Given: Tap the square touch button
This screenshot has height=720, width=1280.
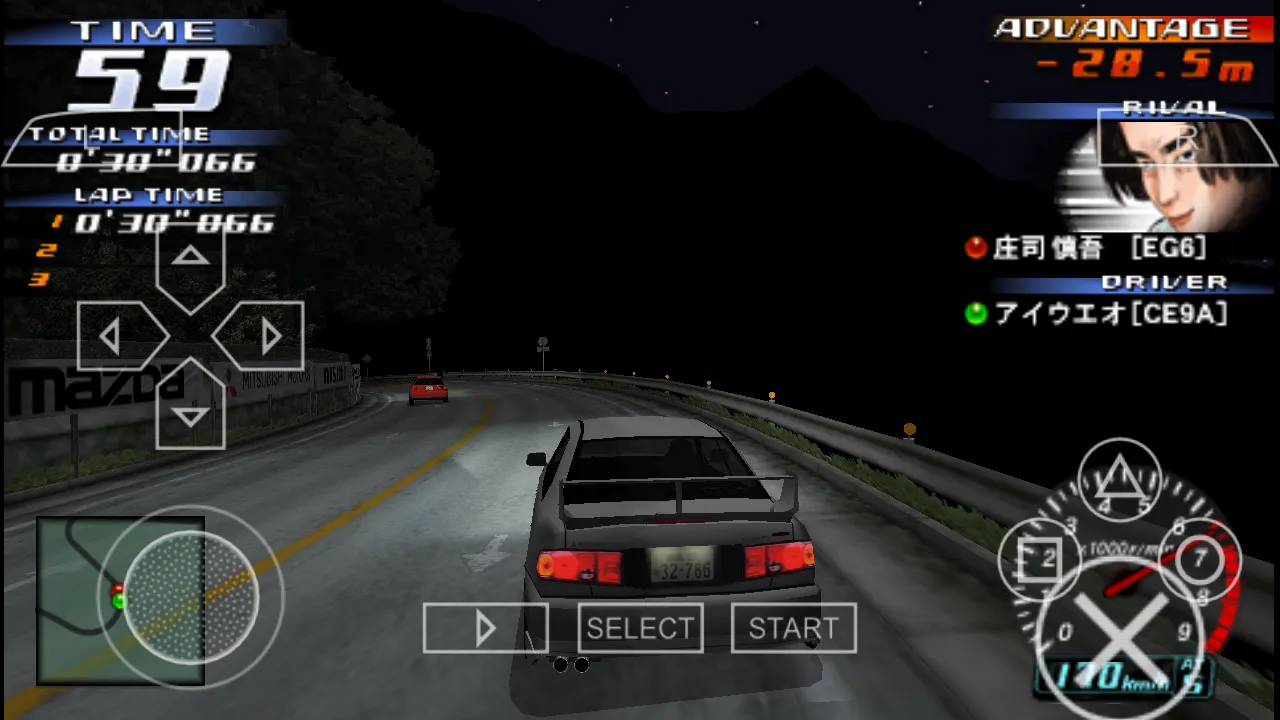Looking at the screenshot, I should [x=1040, y=558].
